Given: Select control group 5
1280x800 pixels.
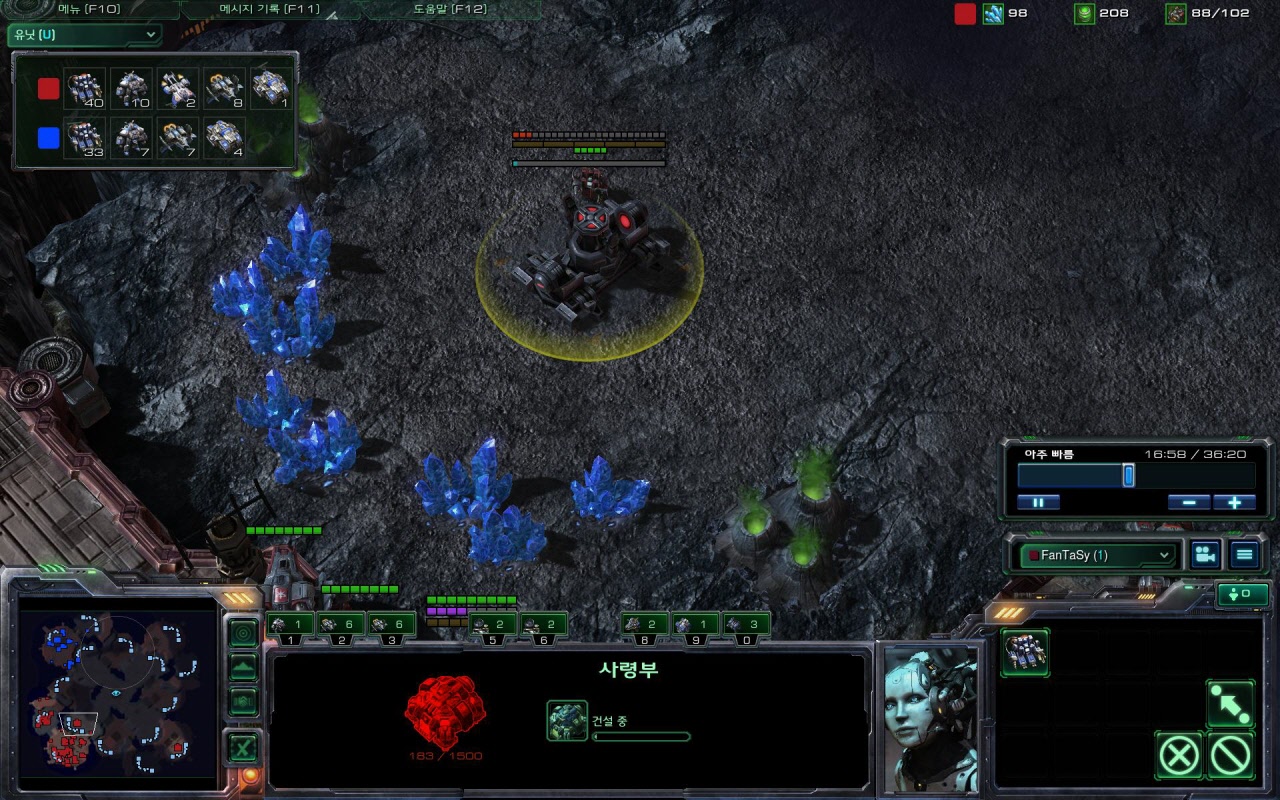Looking at the screenshot, I should pyautogui.click(x=492, y=627).
